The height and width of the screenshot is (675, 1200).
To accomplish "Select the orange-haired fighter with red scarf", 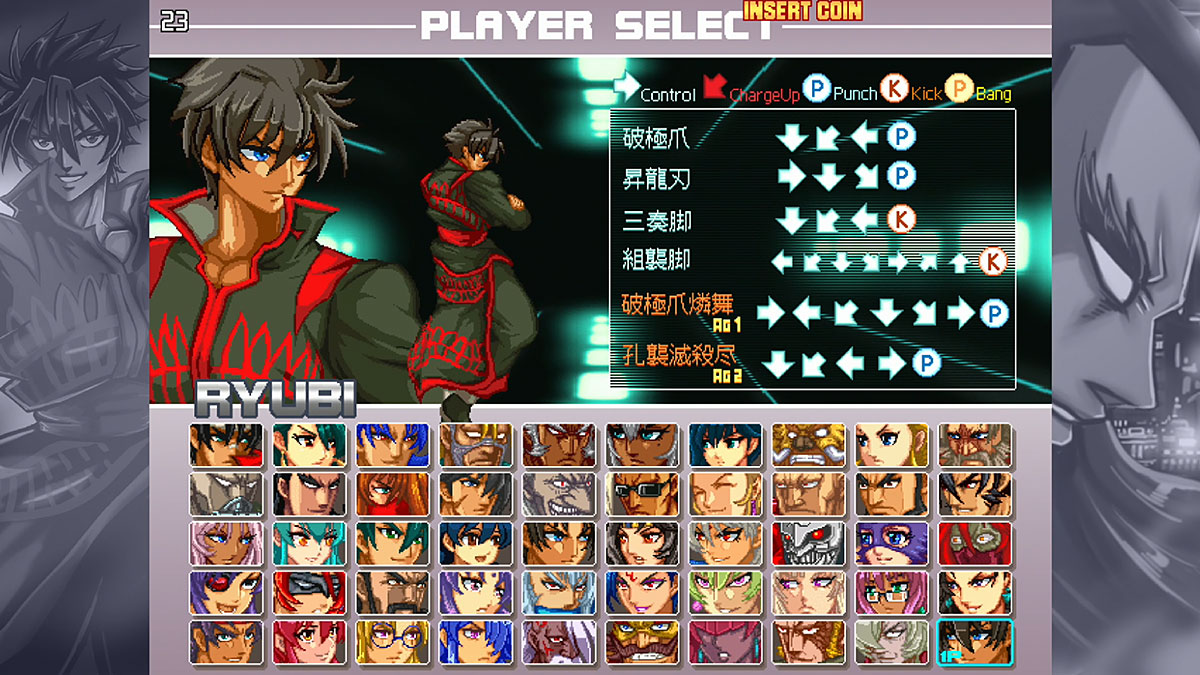I will coord(392,494).
